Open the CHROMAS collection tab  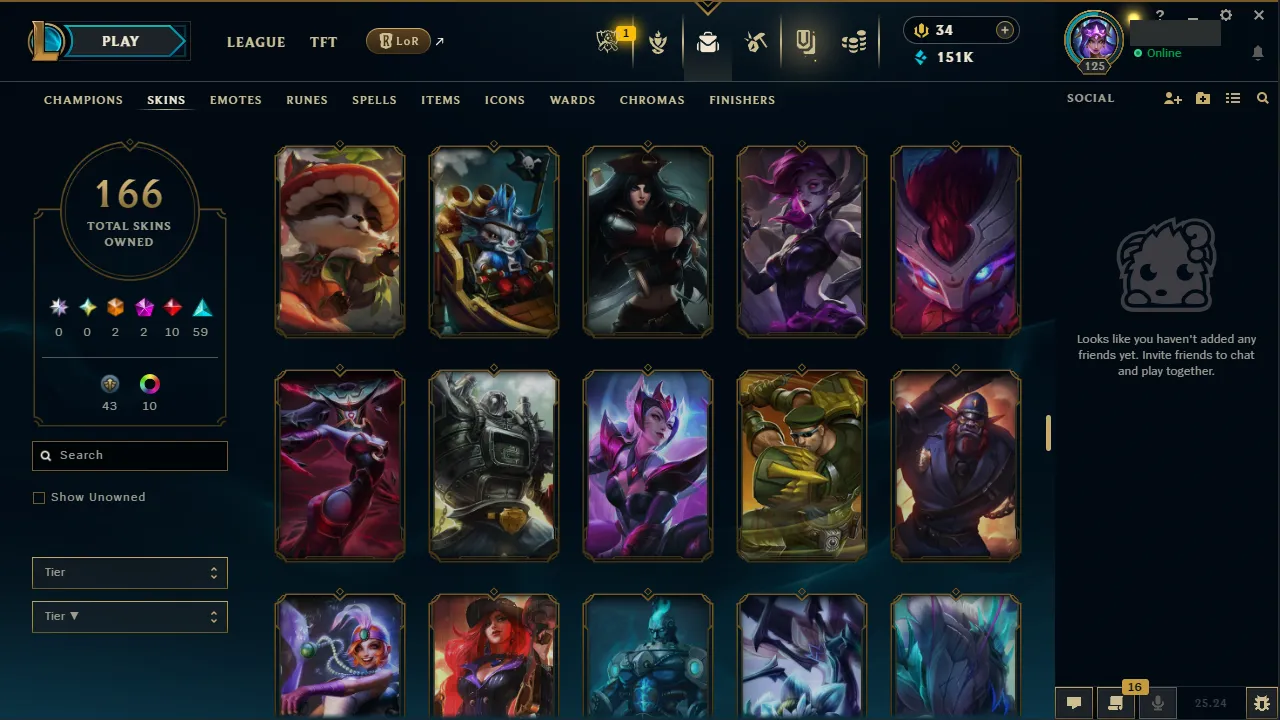coord(652,100)
